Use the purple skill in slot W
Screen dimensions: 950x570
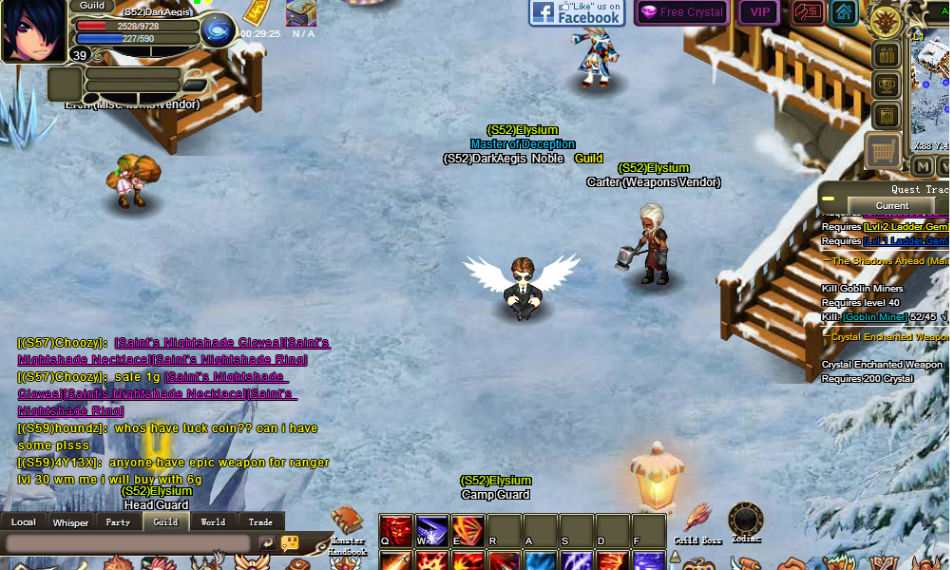tap(432, 530)
